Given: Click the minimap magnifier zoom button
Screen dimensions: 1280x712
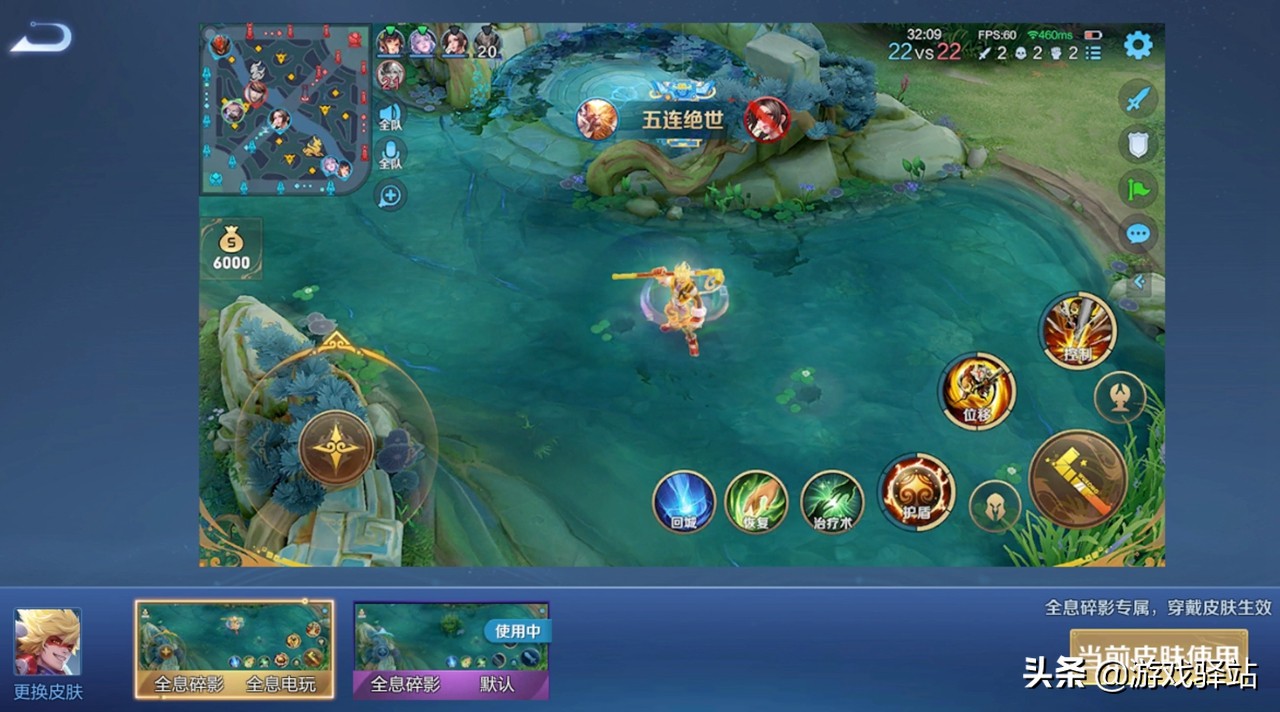Looking at the screenshot, I should click(x=390, y=196).
